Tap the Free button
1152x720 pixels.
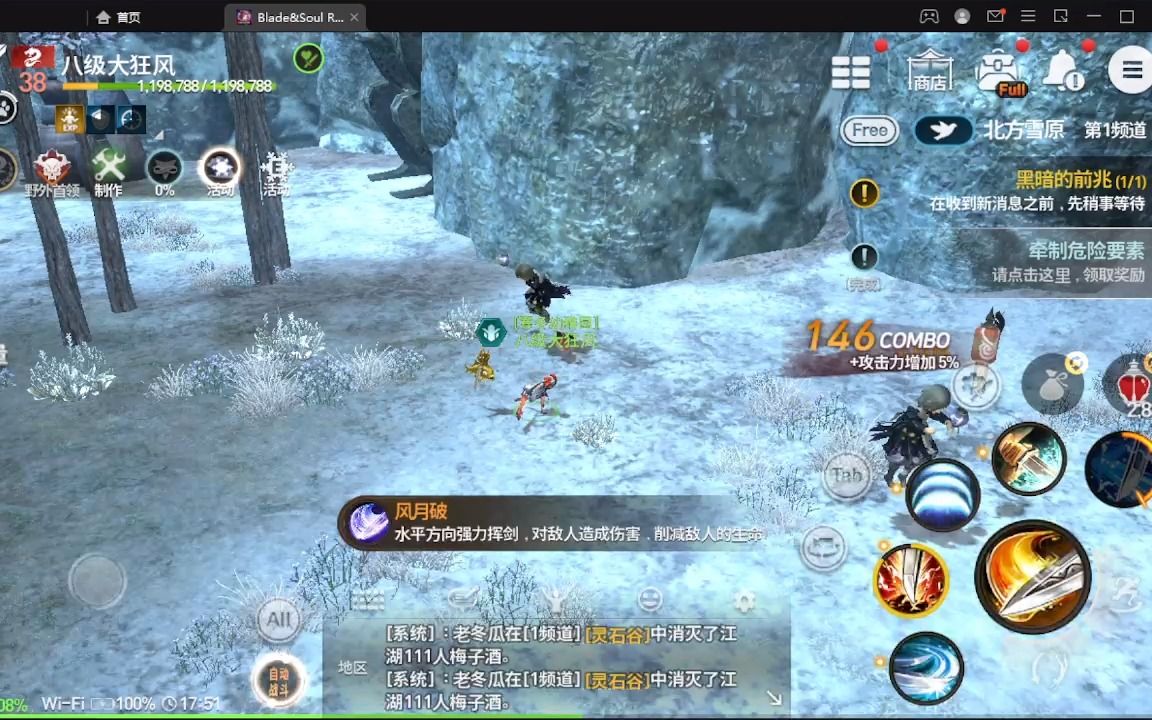click(x=869, y=130)
